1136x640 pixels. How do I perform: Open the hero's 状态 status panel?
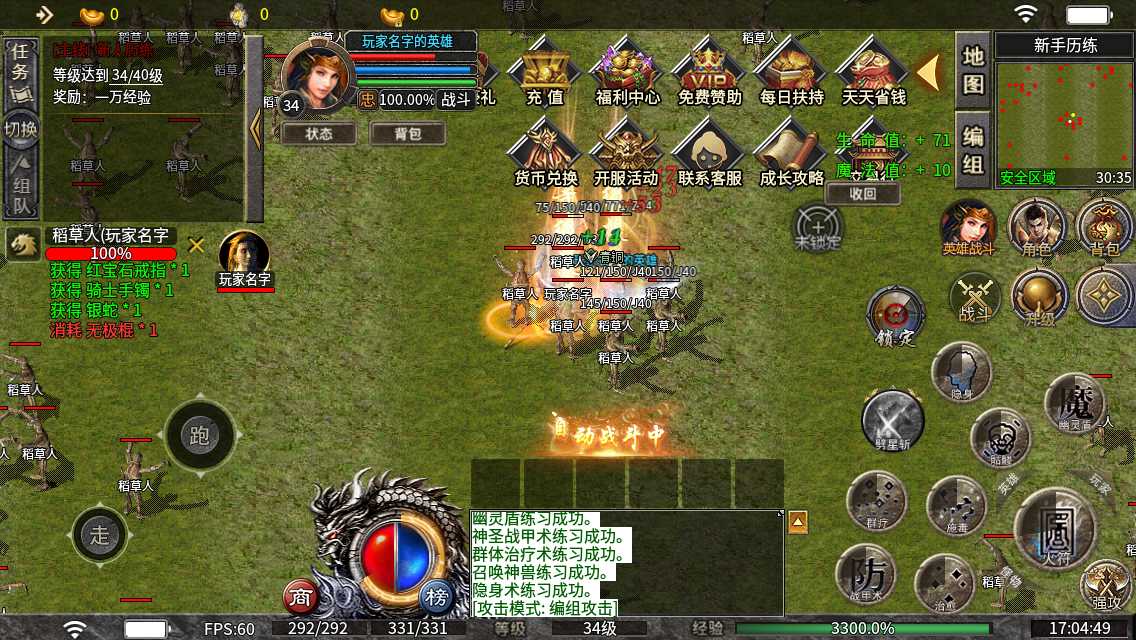319,133
